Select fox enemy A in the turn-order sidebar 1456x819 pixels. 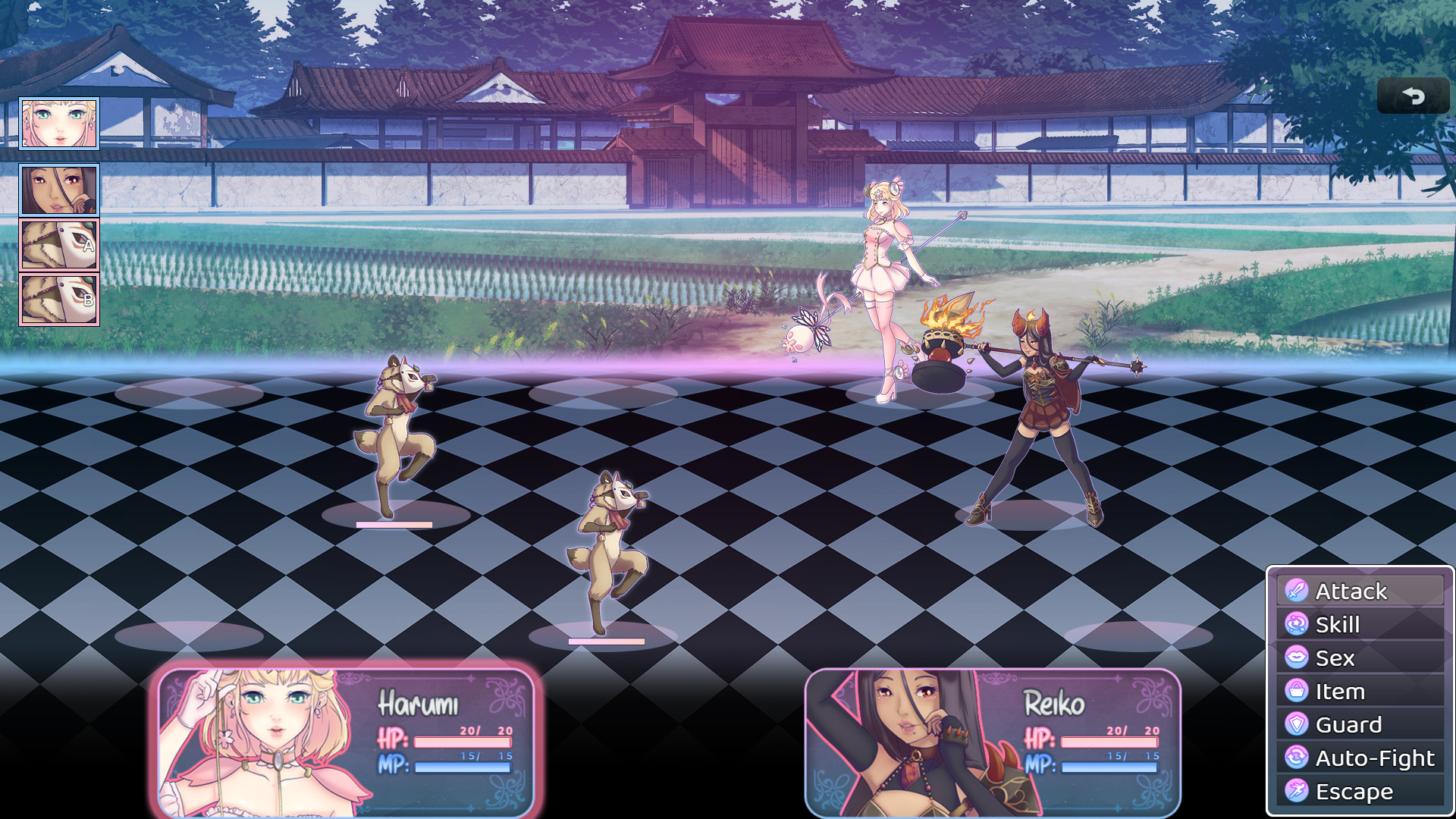[58, 245]
